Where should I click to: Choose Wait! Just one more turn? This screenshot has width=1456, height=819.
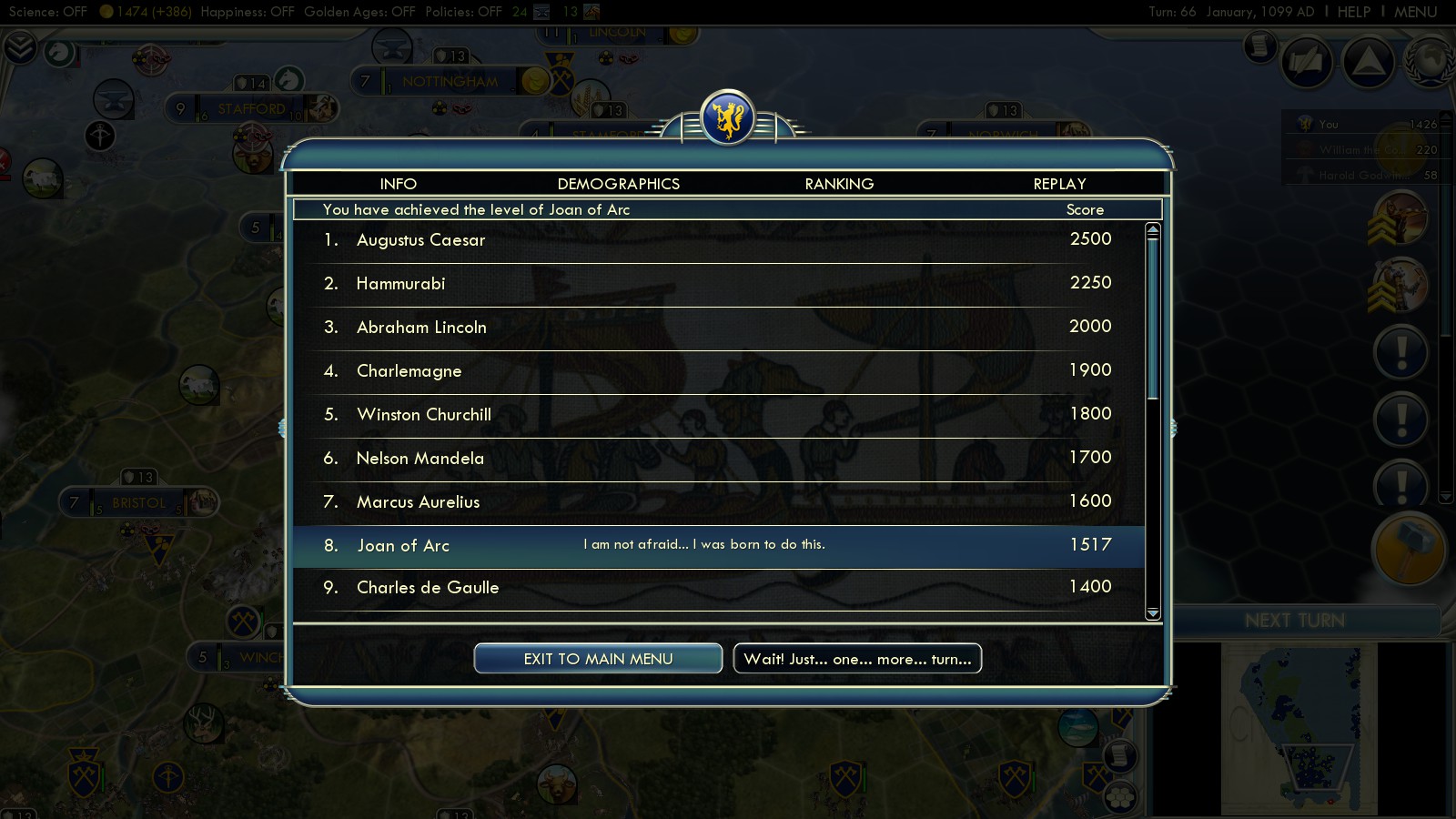point(857,659)
